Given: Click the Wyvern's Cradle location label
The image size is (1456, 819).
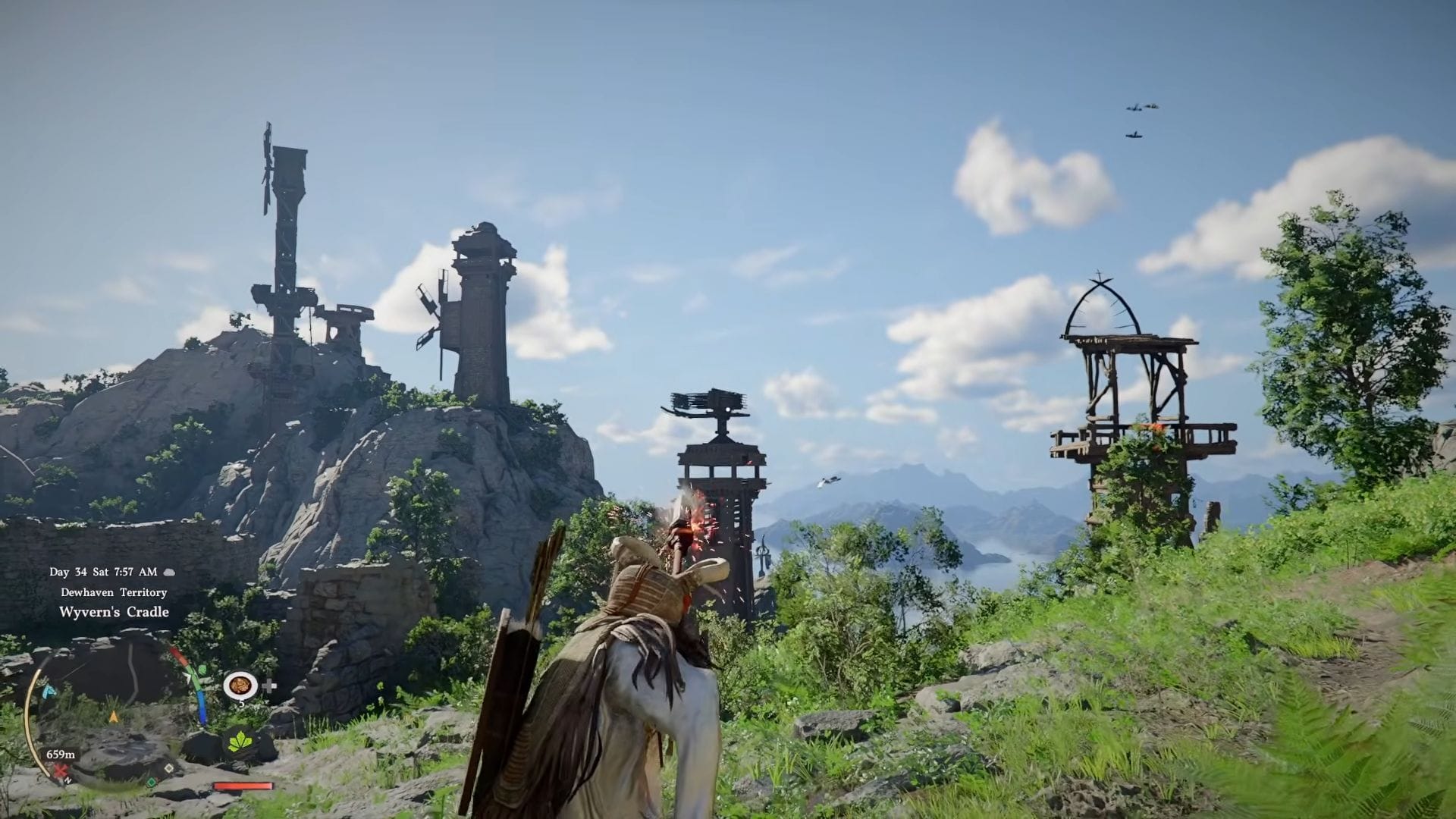Looking at the screenshot, I should [x=115, y=612].
